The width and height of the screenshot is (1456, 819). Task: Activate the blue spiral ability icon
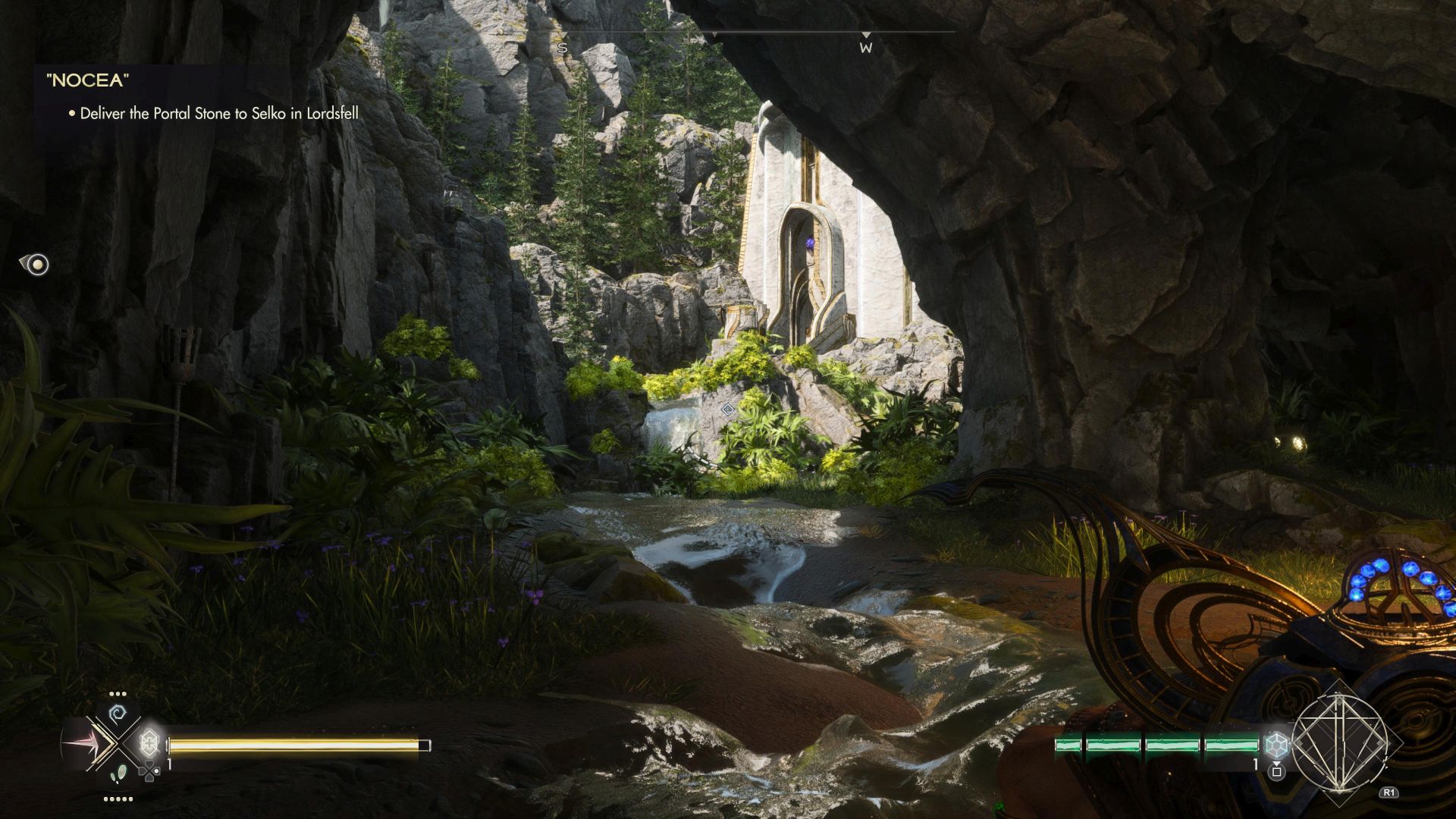118,714
